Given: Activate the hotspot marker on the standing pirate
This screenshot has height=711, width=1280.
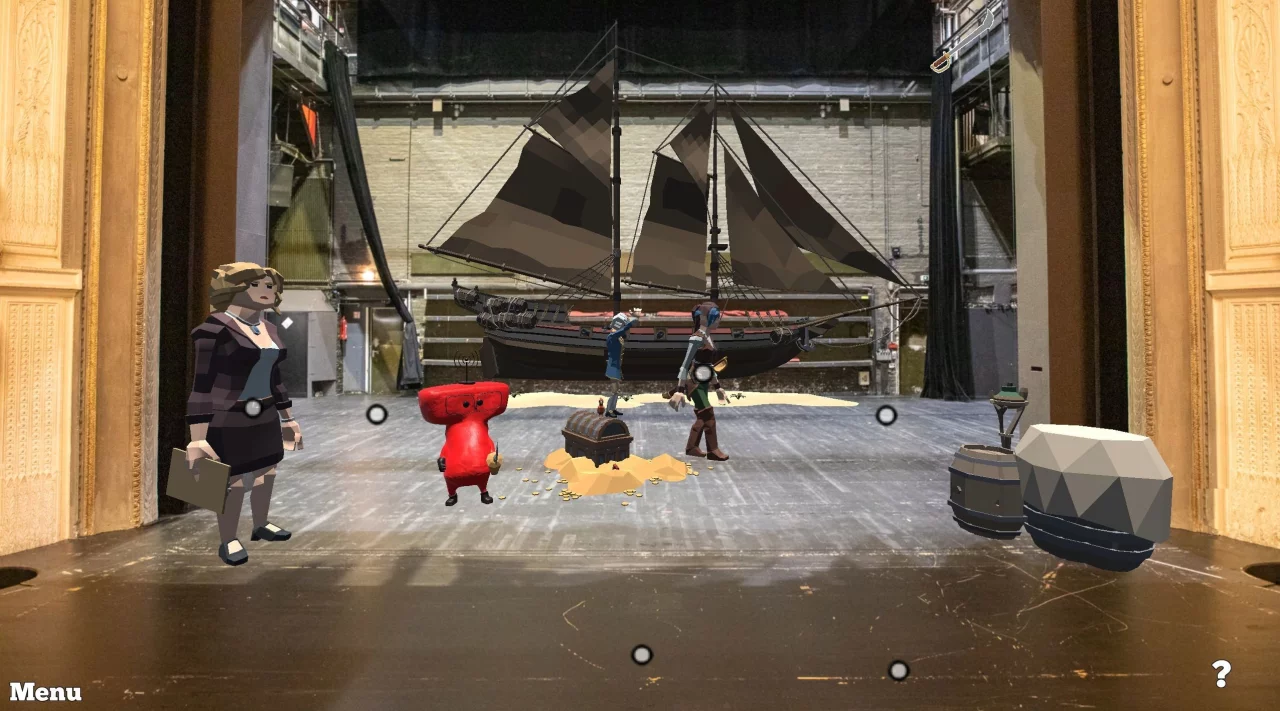Looking at the screenshot, I should point(703,374).
